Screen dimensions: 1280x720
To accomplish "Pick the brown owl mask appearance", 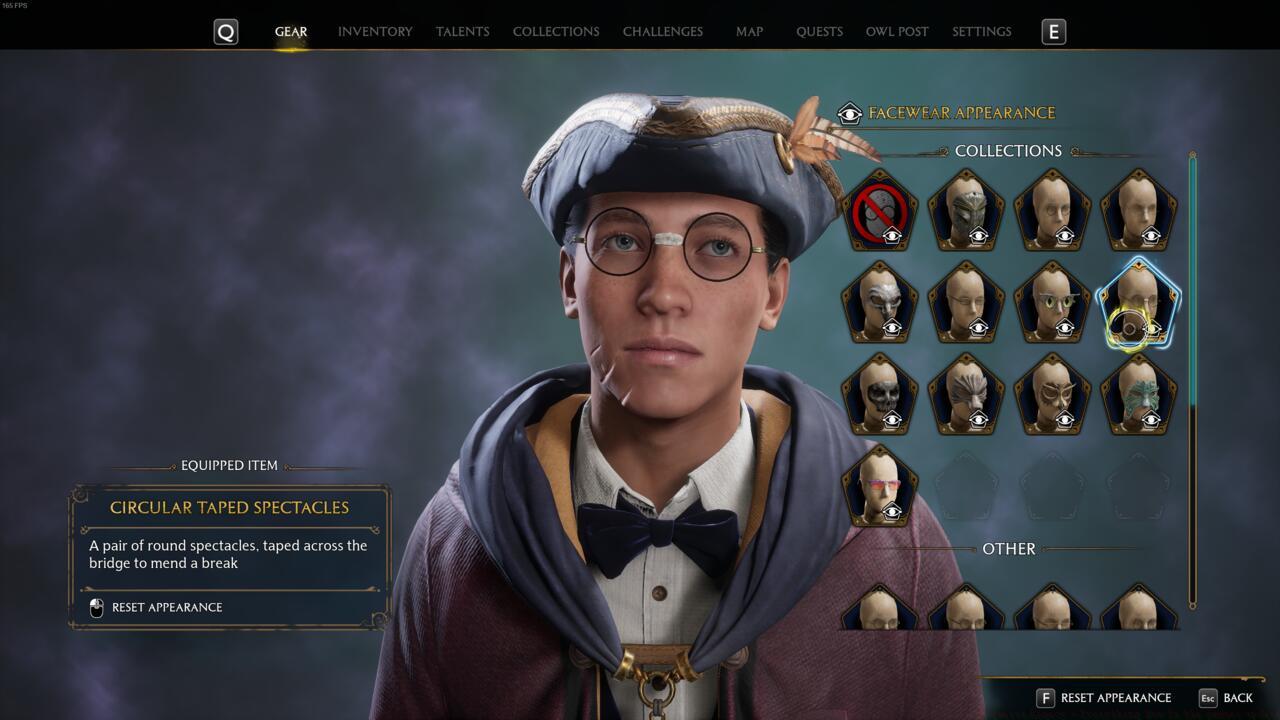I will (1052, 395).
